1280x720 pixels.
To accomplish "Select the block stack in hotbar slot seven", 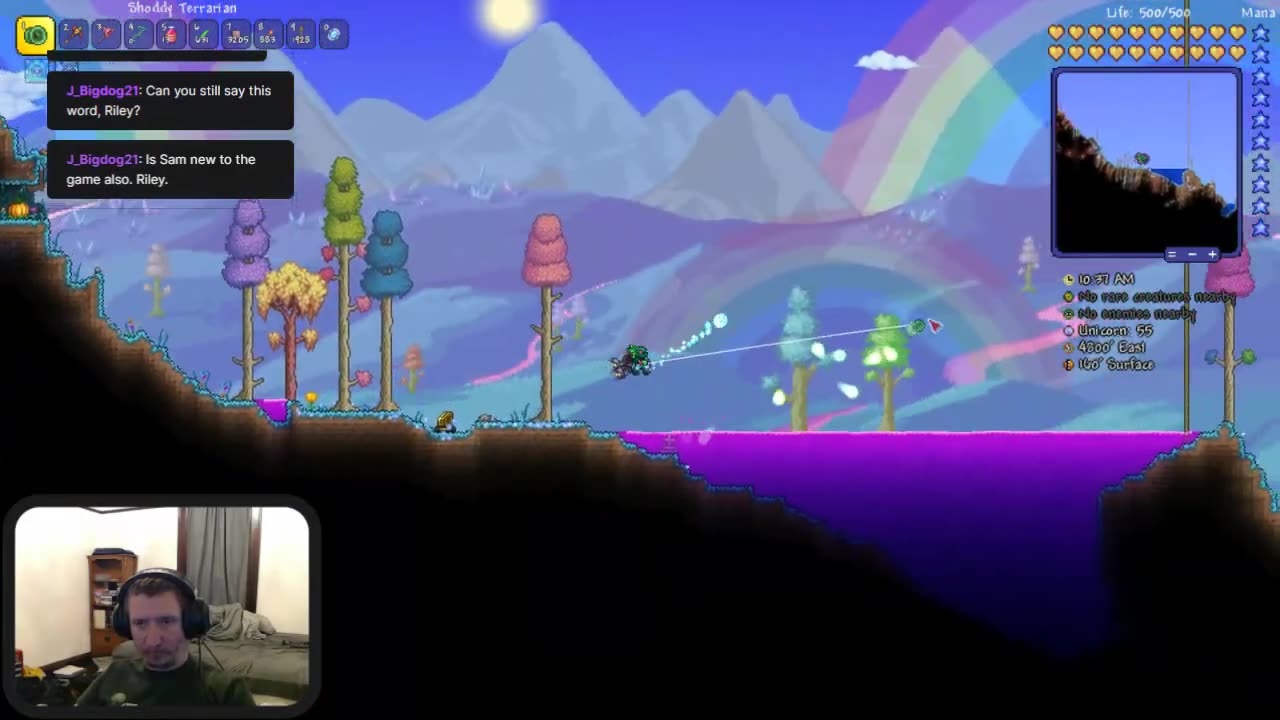I will tap(237, 35).
